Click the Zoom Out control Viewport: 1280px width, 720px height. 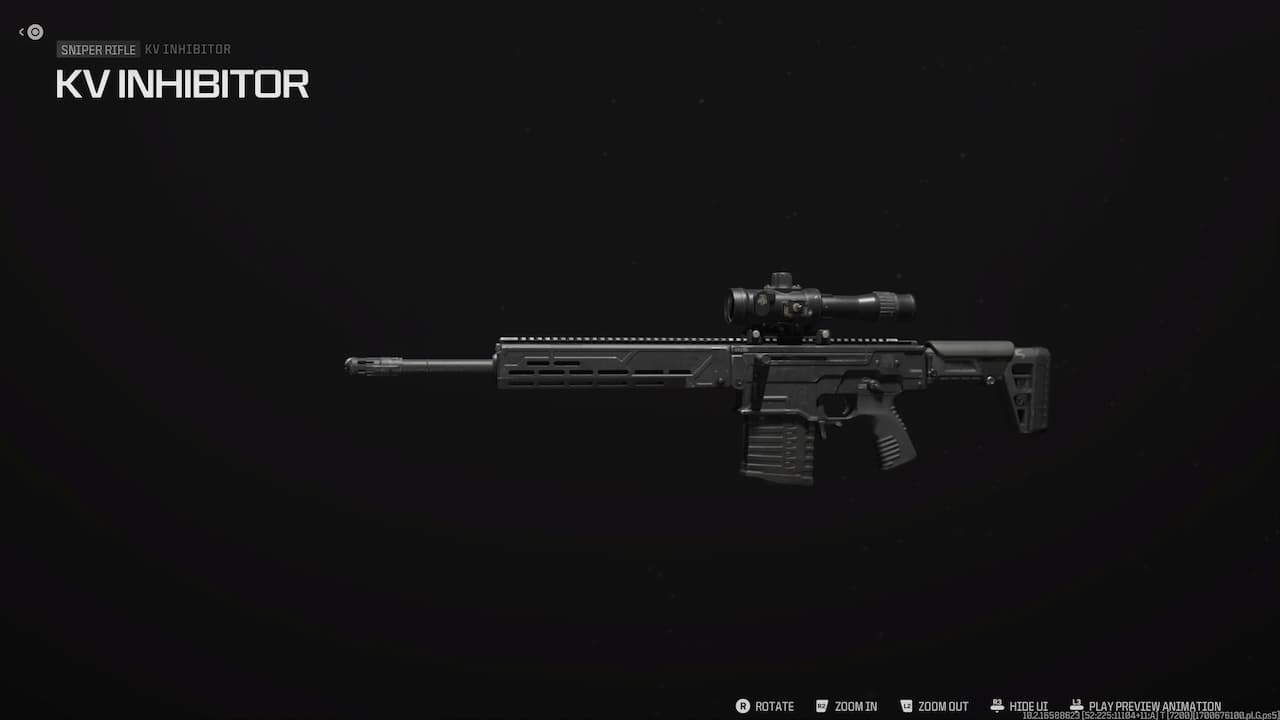[x=940, y=706]
